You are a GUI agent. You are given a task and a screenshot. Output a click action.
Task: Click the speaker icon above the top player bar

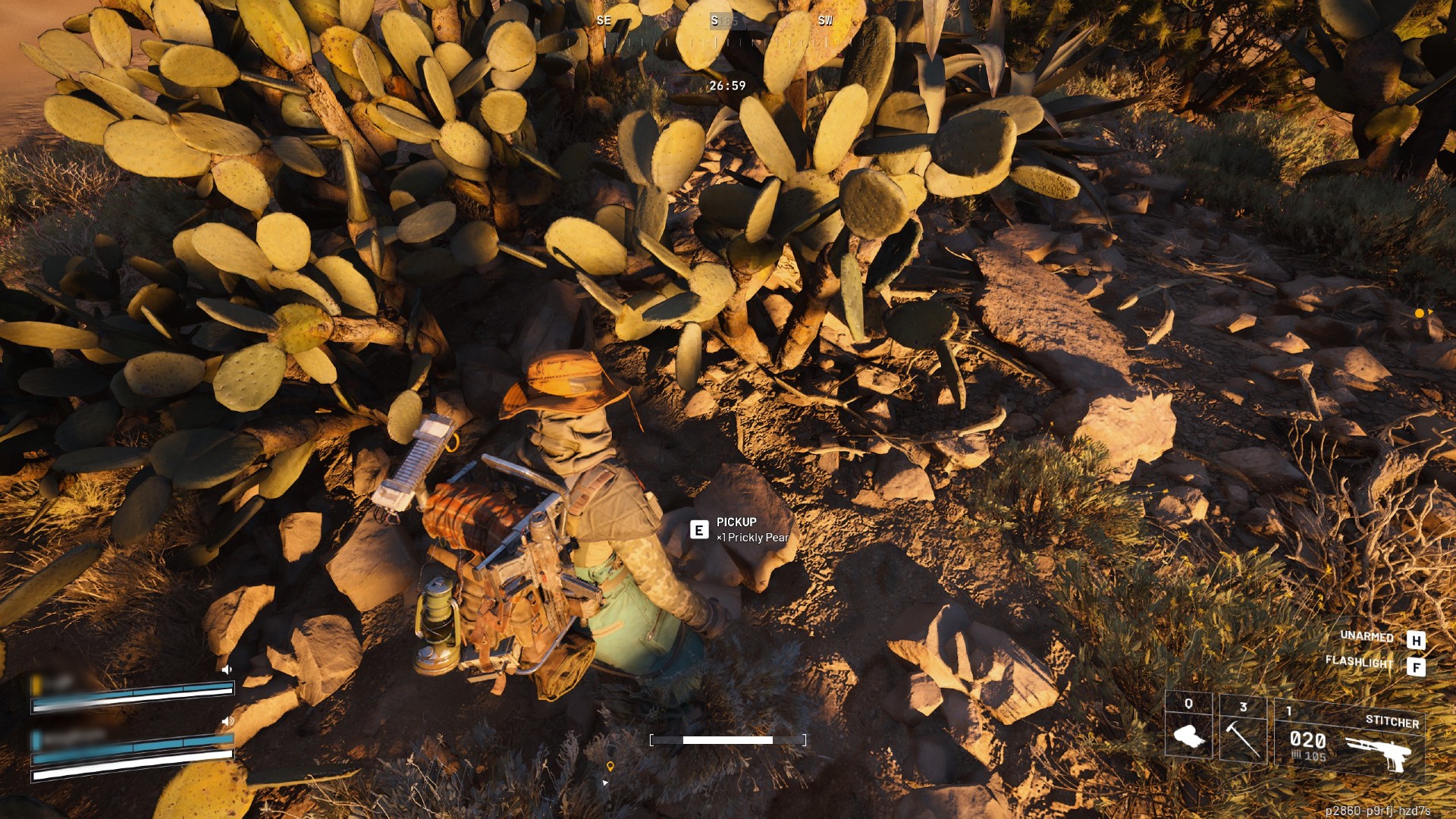coord(227,670)
